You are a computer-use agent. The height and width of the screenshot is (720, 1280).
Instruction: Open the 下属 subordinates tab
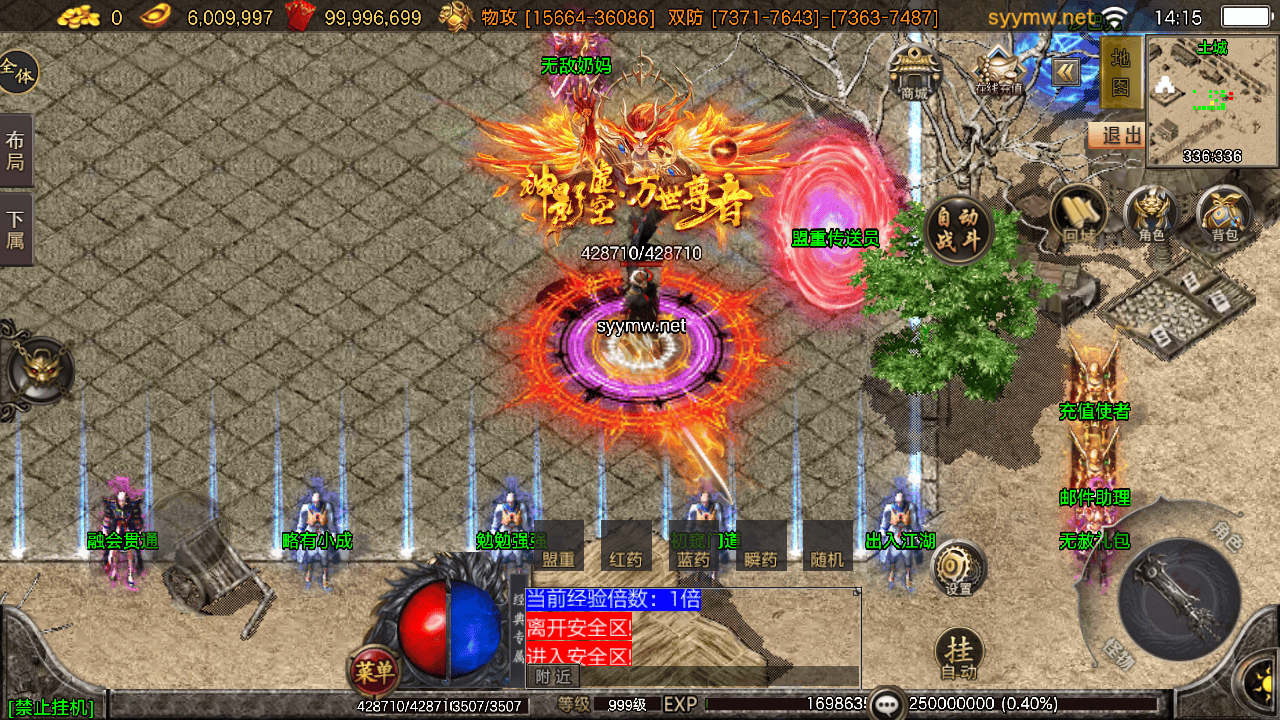tap(16, 229)
